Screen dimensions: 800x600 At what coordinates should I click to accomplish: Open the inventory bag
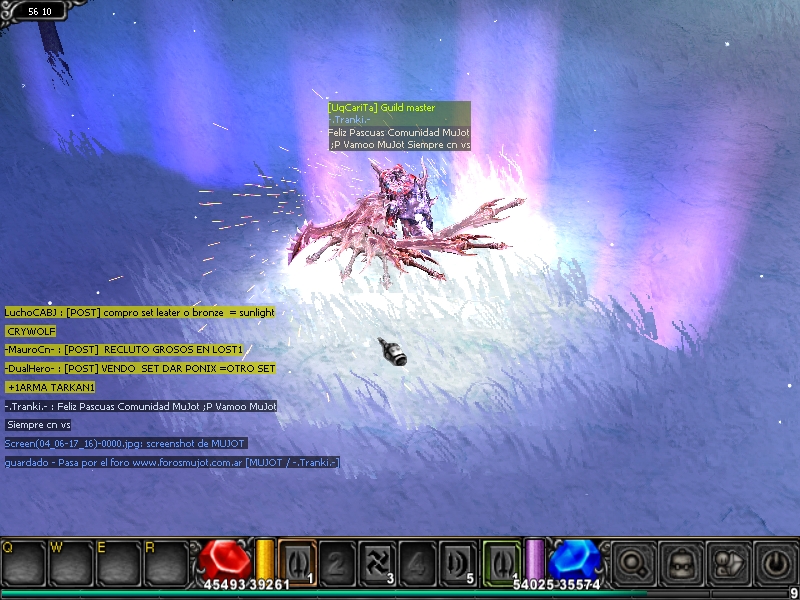tap(681, 561)
